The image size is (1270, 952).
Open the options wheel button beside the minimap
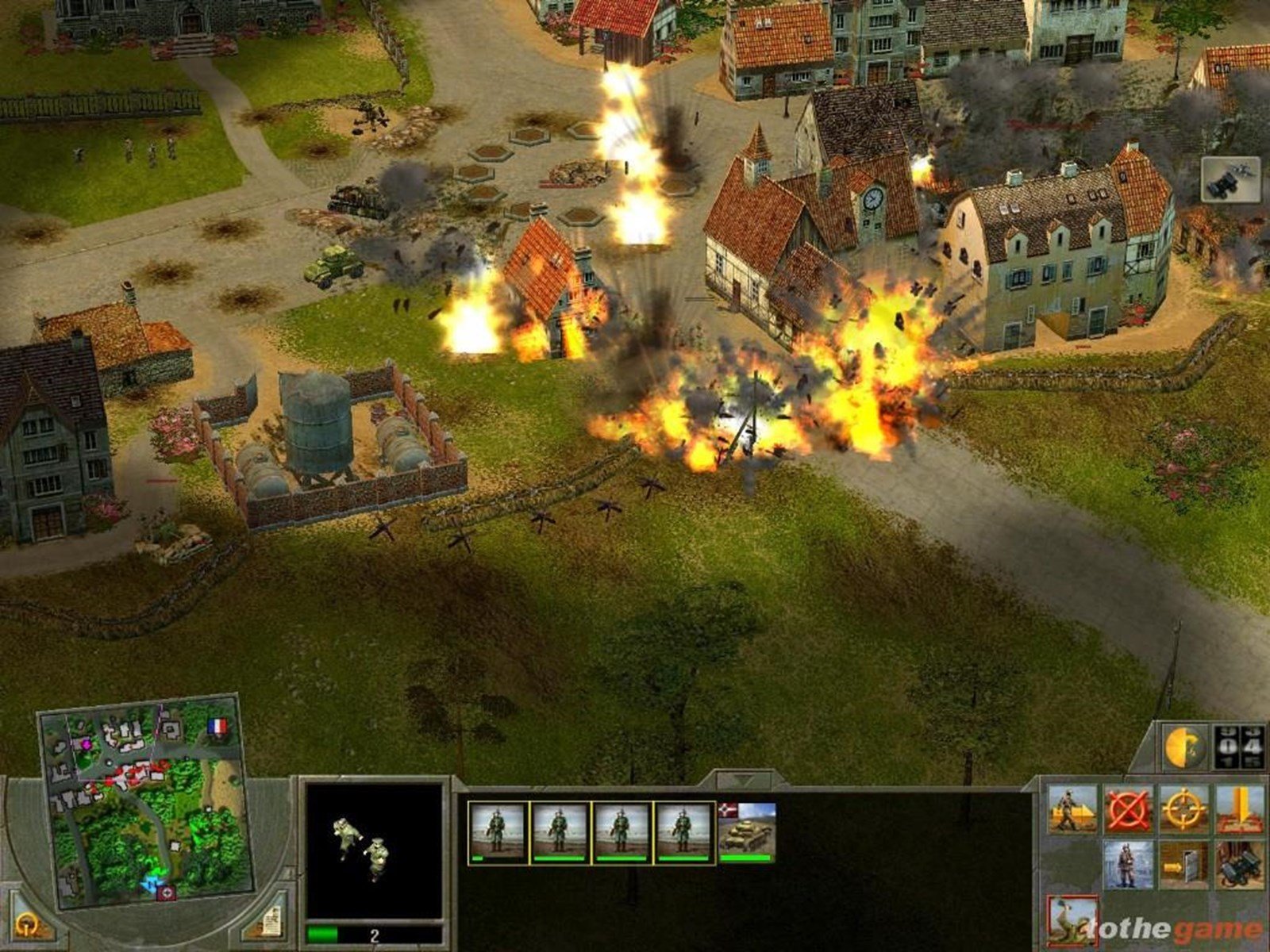tap(26, 923)
